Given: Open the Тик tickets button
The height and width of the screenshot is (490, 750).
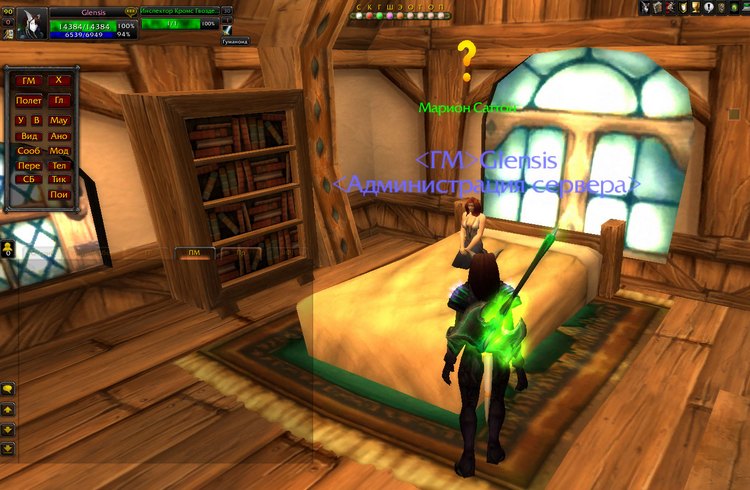Looking at the screenshot, I should click(x=58, y=179).
